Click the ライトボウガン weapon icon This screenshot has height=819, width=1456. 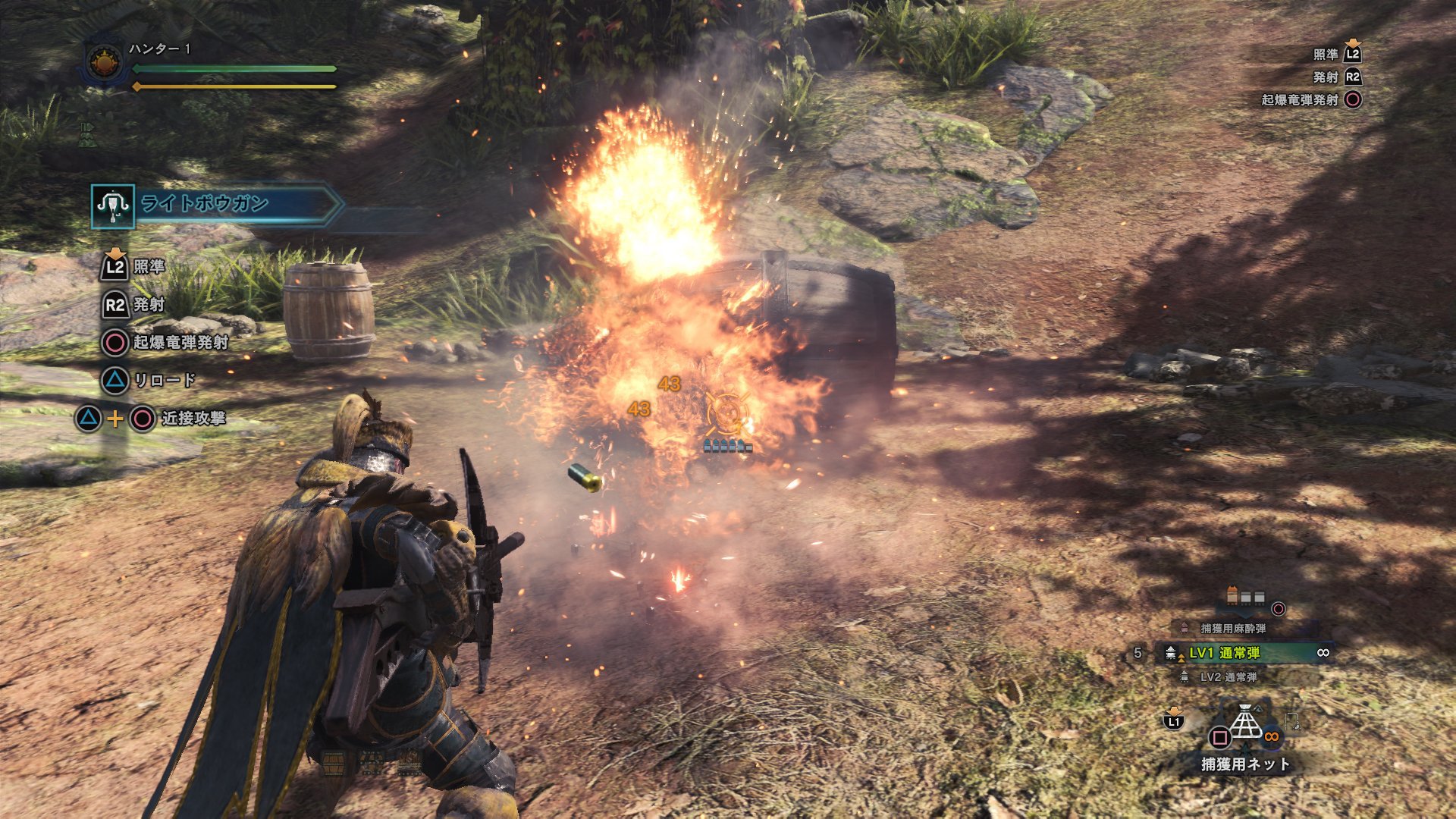coord(113,206)
